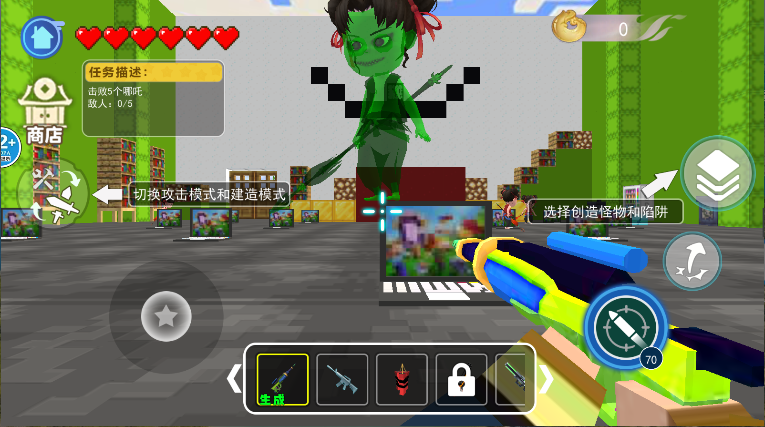
Task: Select the green-yellow sniper rifle slot
Action: [282, 379]
